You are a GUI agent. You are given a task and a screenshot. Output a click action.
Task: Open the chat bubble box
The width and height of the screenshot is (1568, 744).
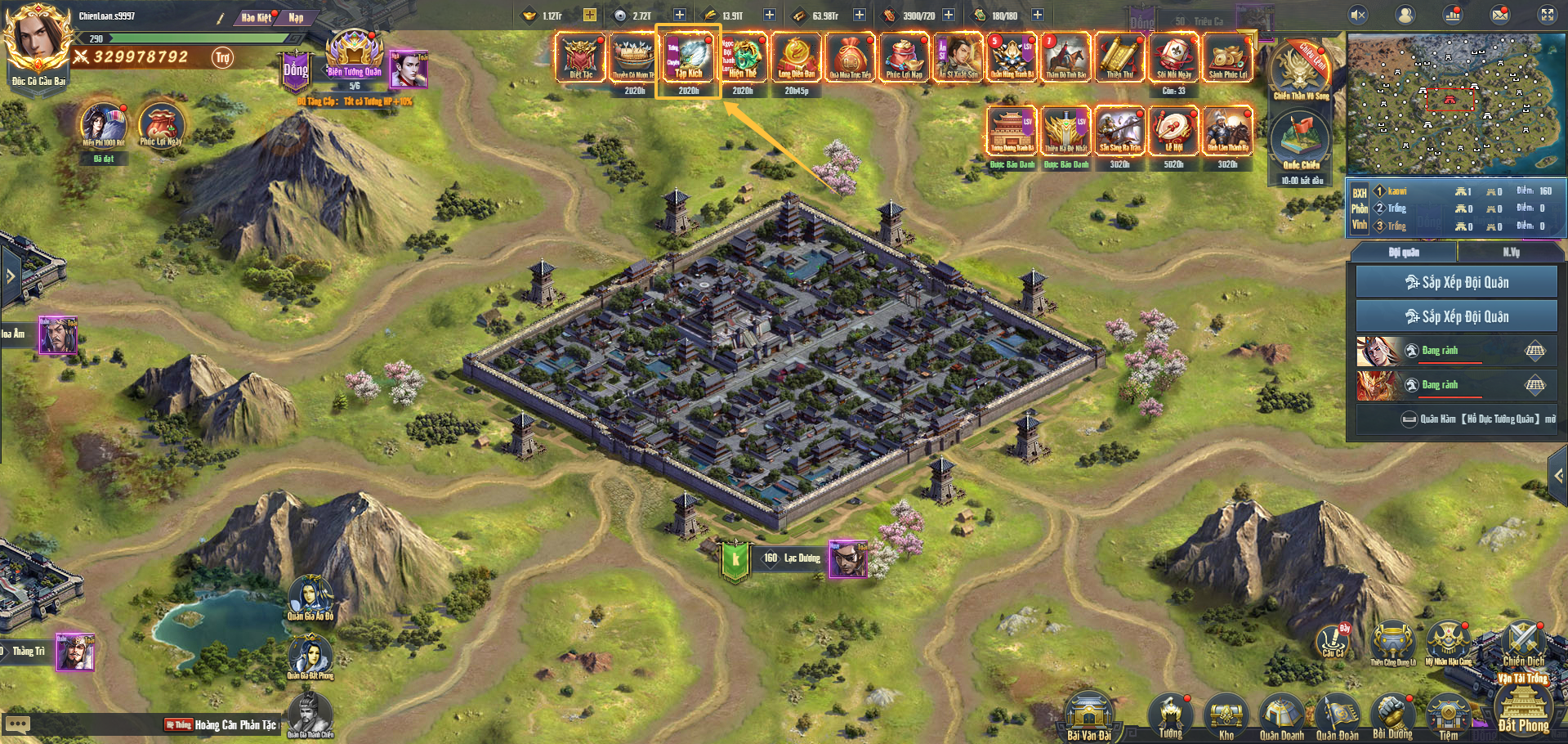(18, 724)
